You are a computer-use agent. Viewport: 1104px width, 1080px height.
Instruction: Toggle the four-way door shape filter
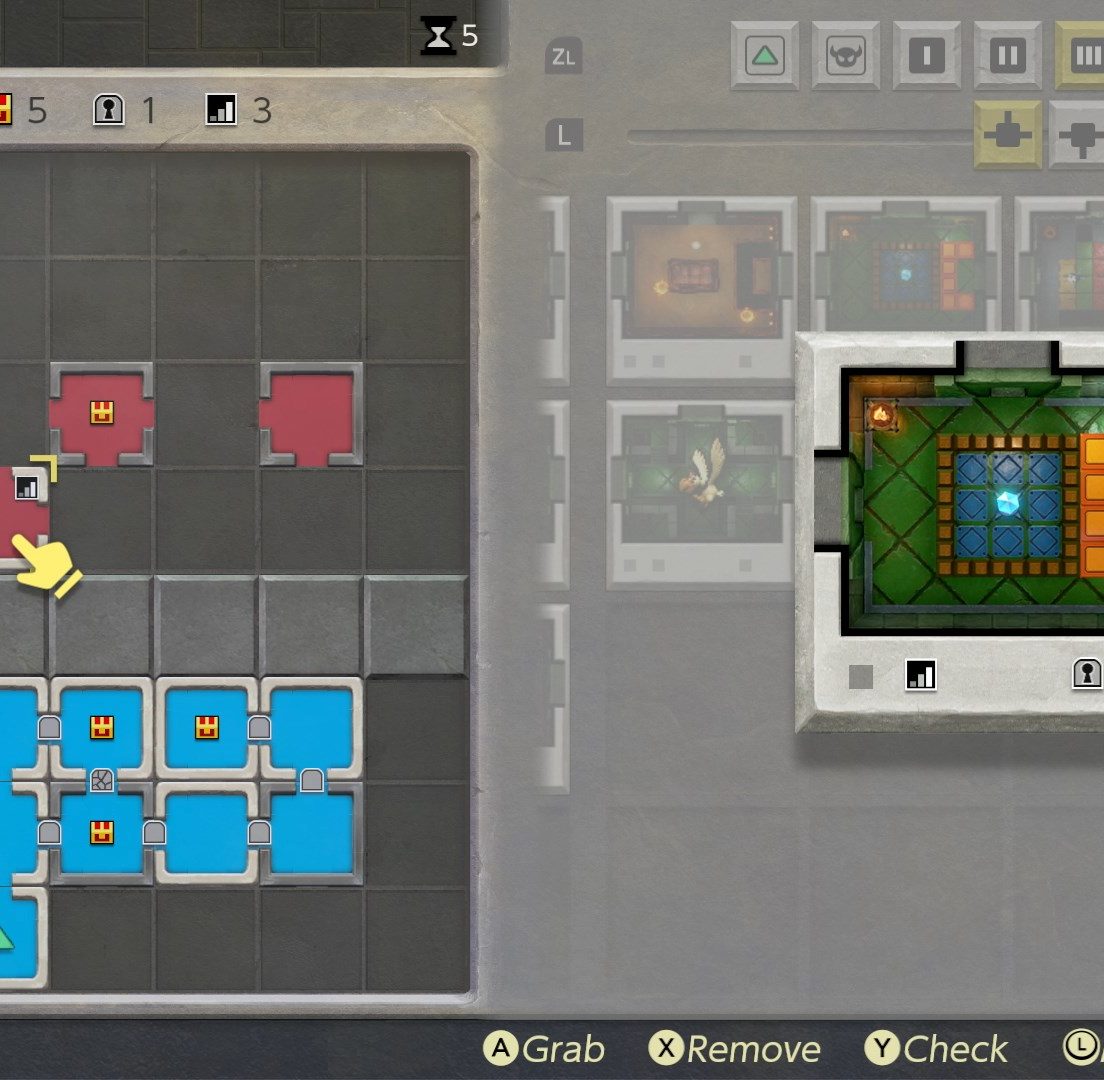1008,135
